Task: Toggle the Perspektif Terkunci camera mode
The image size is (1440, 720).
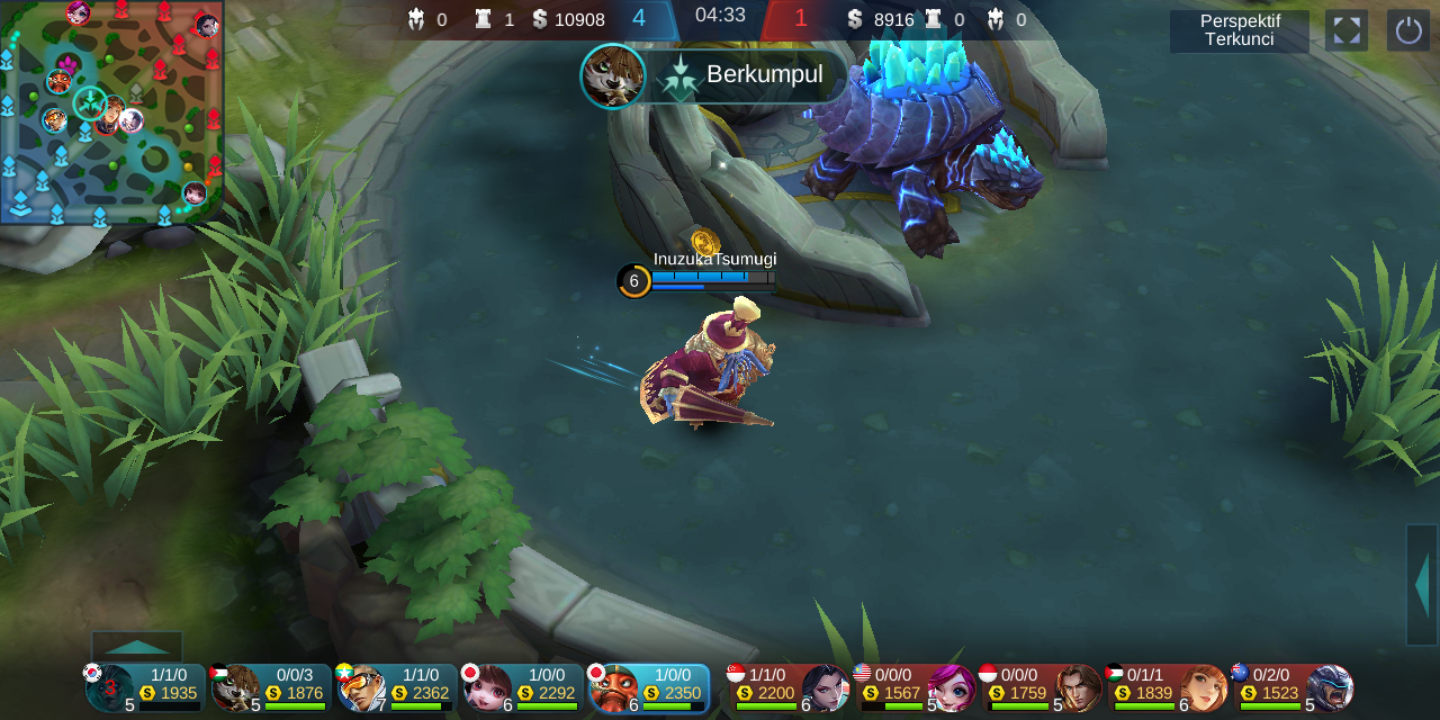Action: (1239, 31)
